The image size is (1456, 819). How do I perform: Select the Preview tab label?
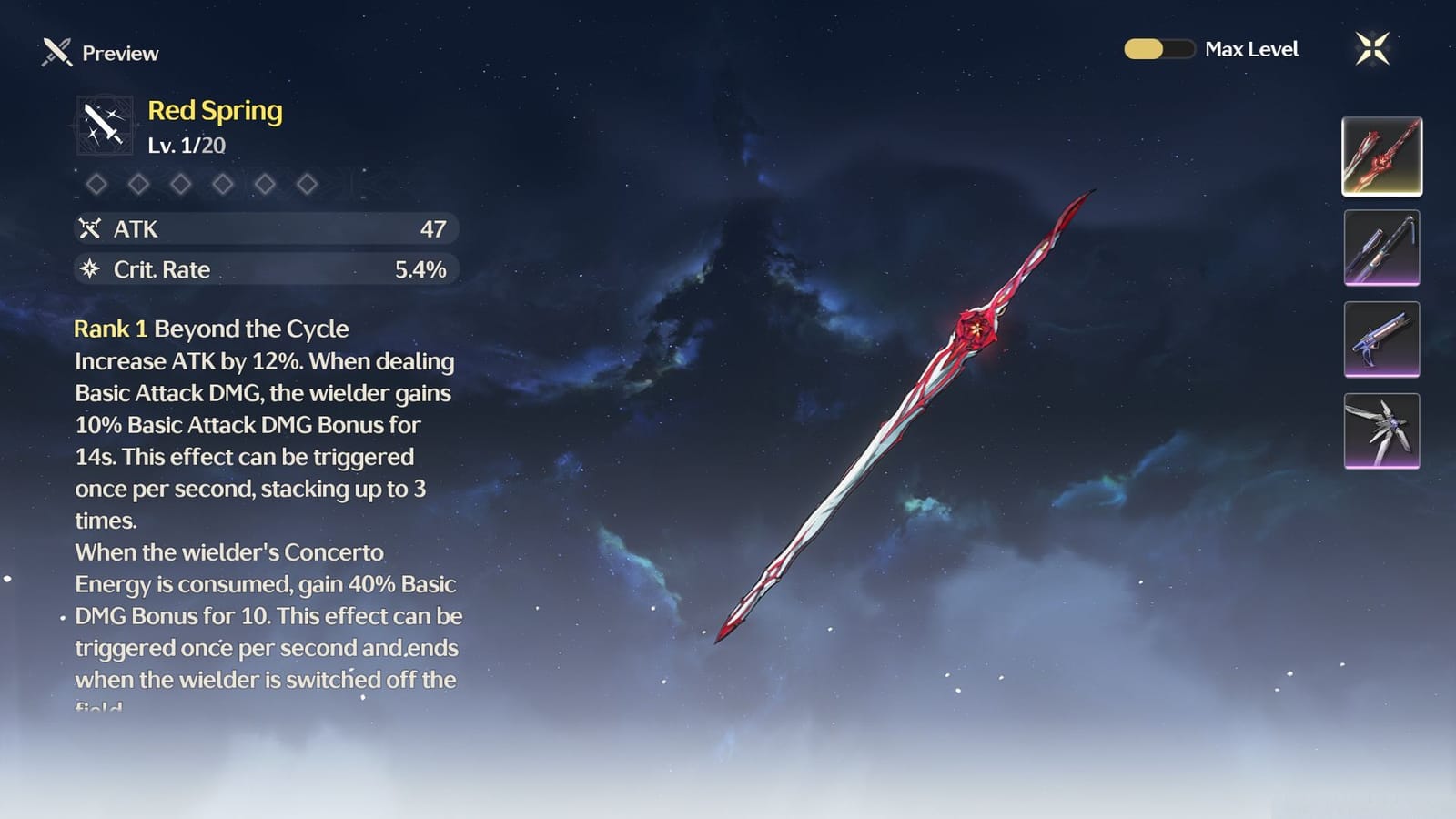pos(121,53)
